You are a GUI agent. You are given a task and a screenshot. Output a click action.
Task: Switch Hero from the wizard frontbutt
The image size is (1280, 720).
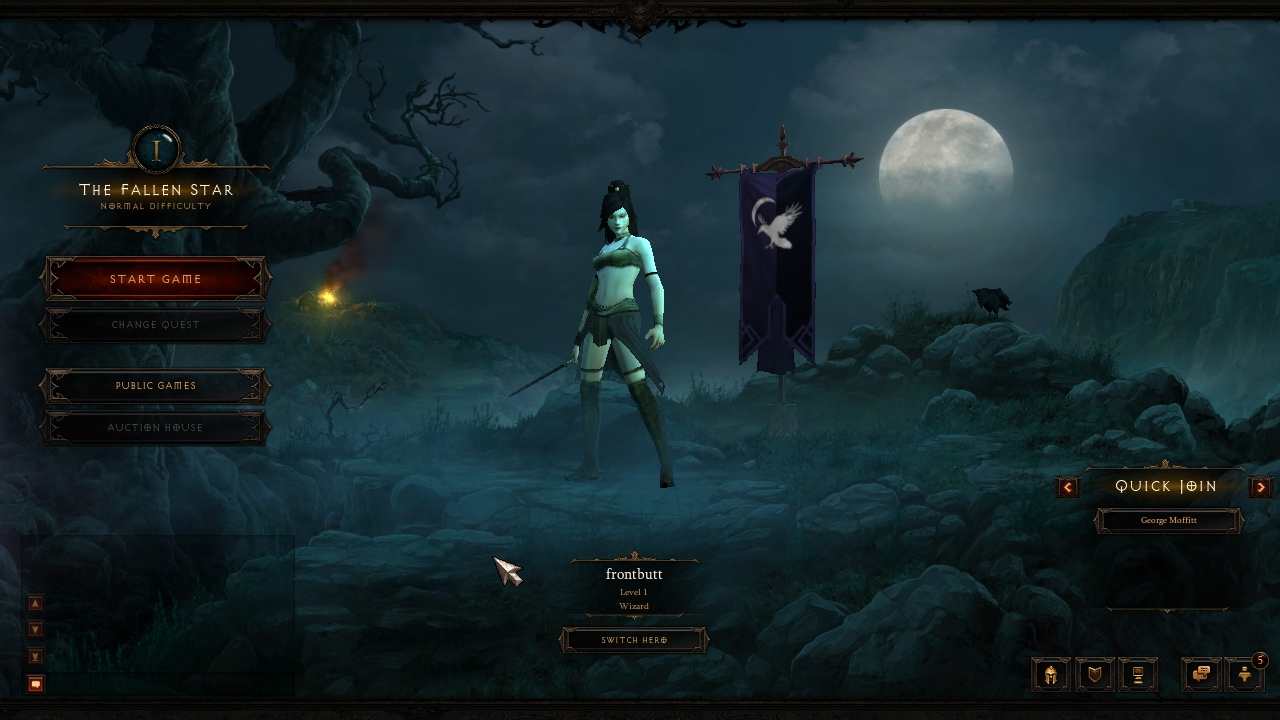coord(634,640)
